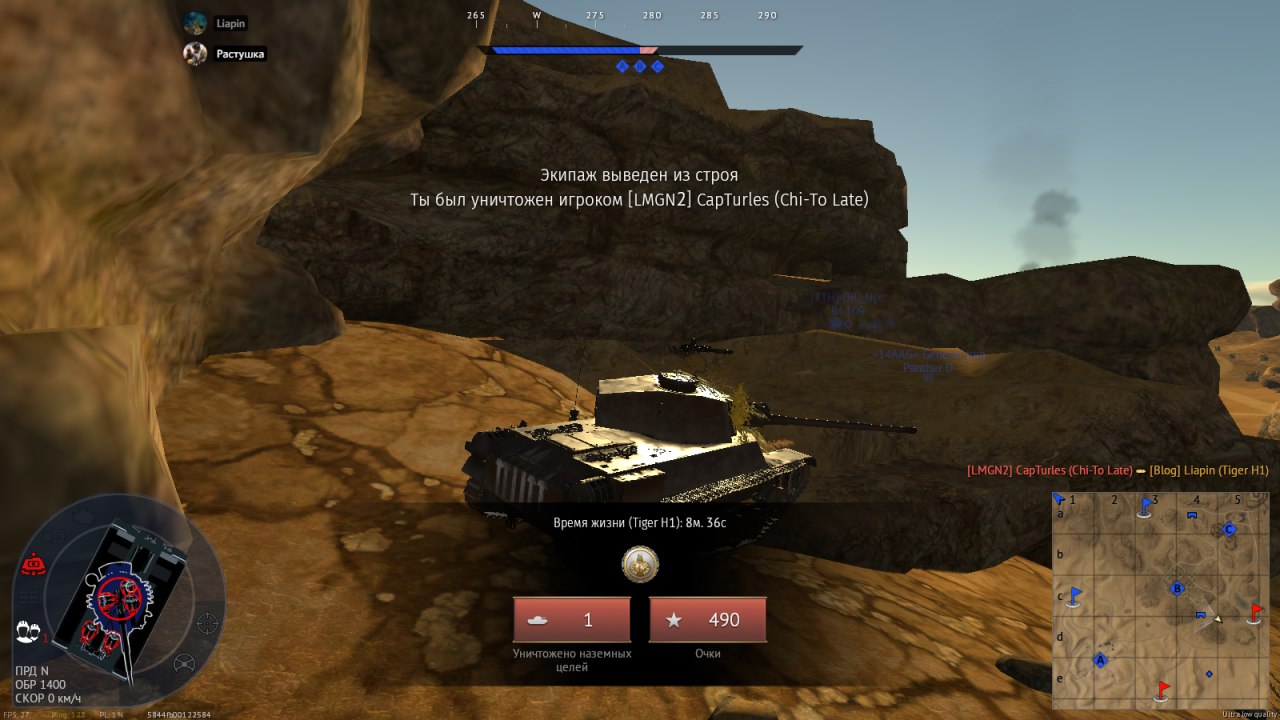
Task: Click capture point B on minimap
Action: (x=1178, y=588)
